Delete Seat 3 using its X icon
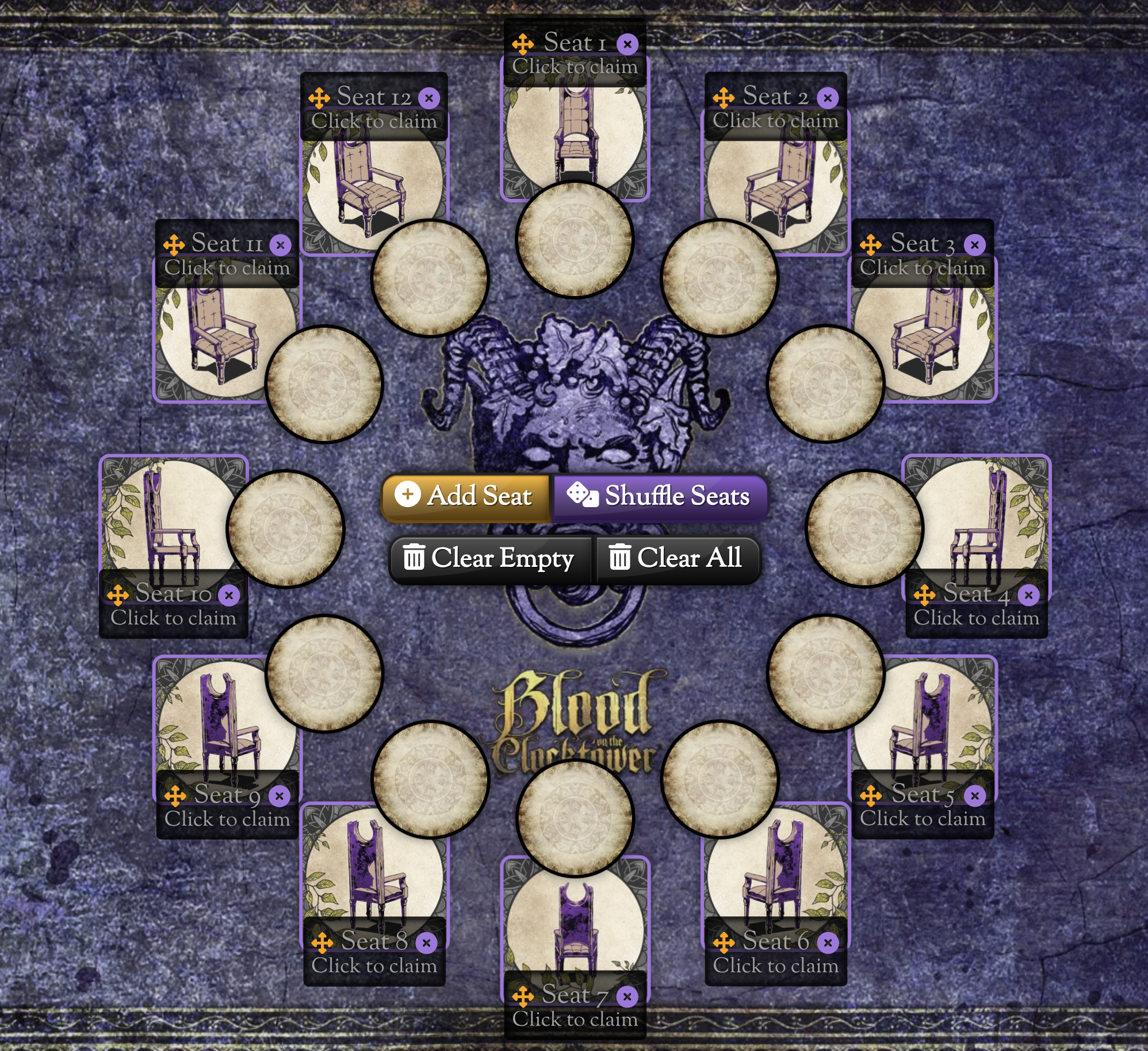Image resolution: width=1148 pixels, height=1051 pixels. tap(974, 245)
